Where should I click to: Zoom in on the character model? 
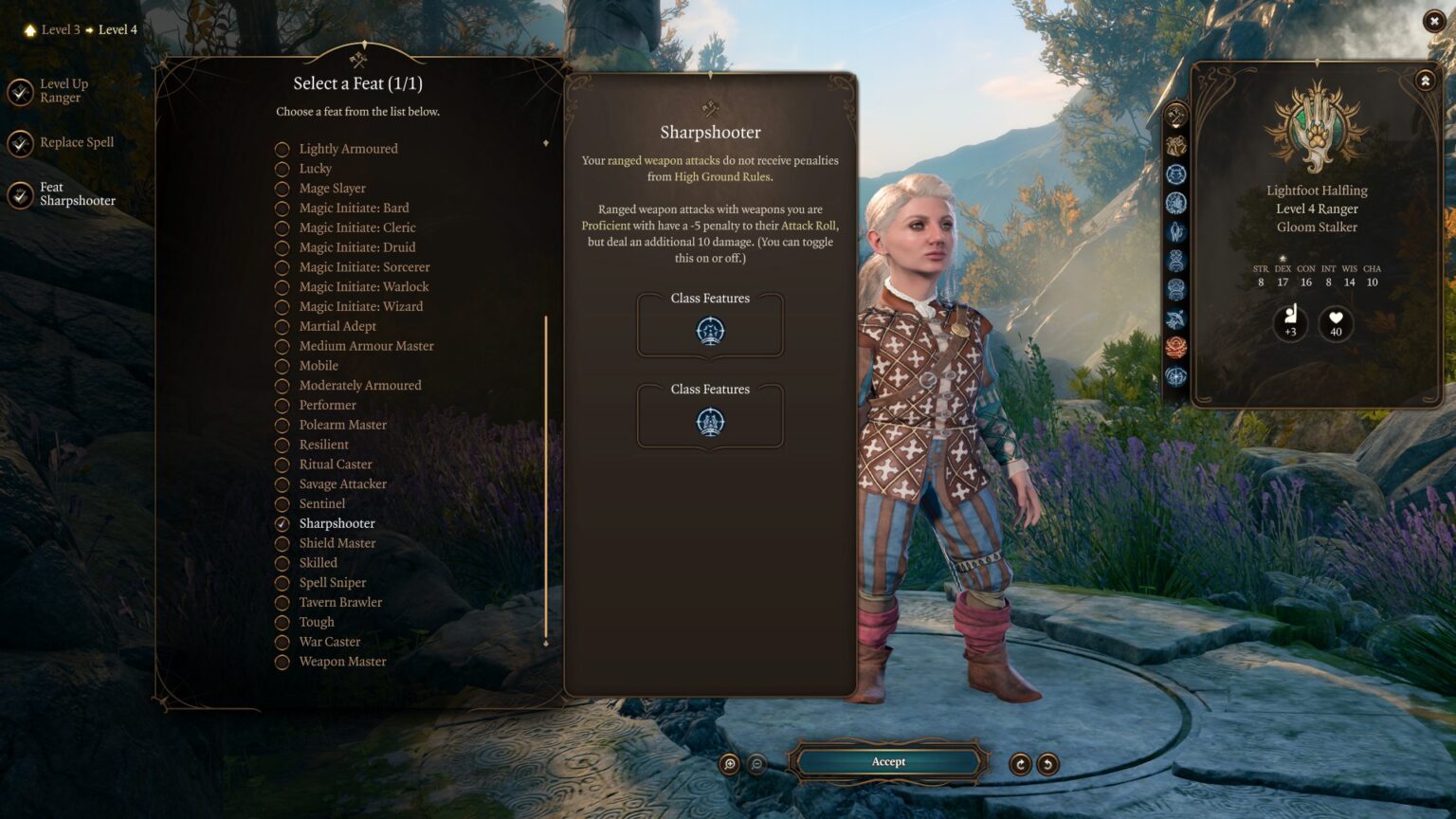tap(729, 764)
